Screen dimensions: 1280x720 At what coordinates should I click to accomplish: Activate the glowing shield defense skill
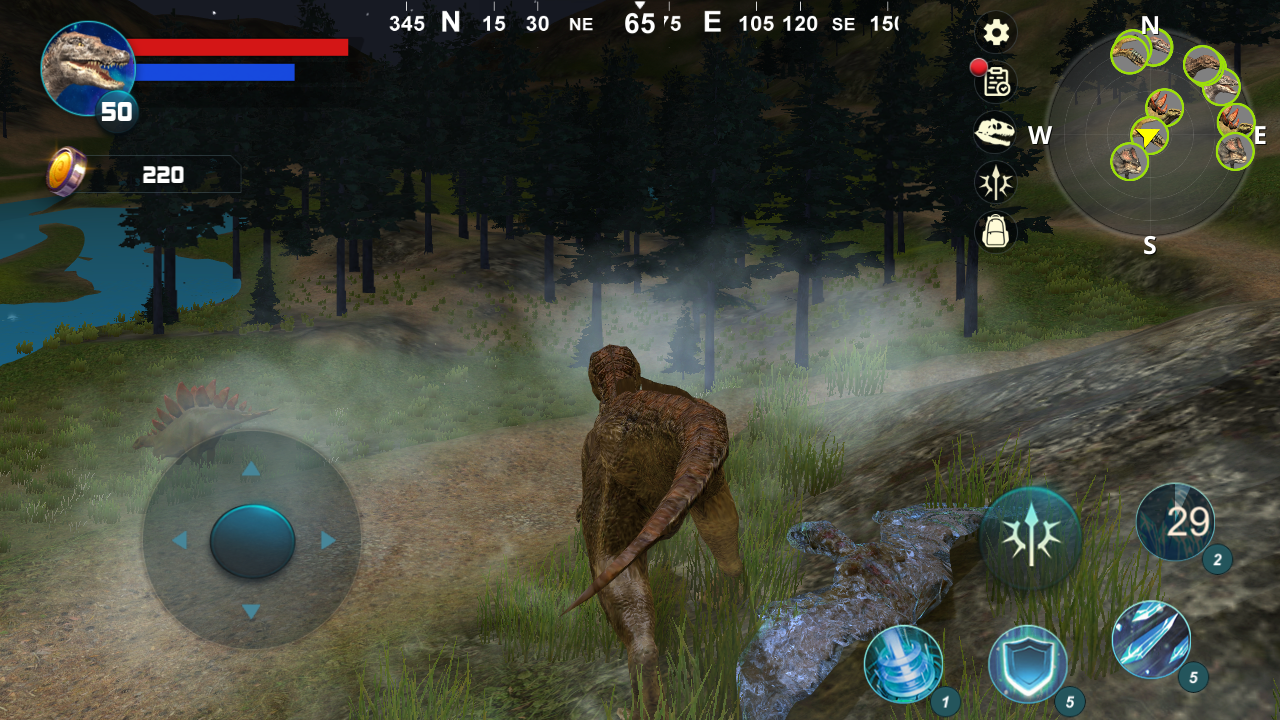1030,663
